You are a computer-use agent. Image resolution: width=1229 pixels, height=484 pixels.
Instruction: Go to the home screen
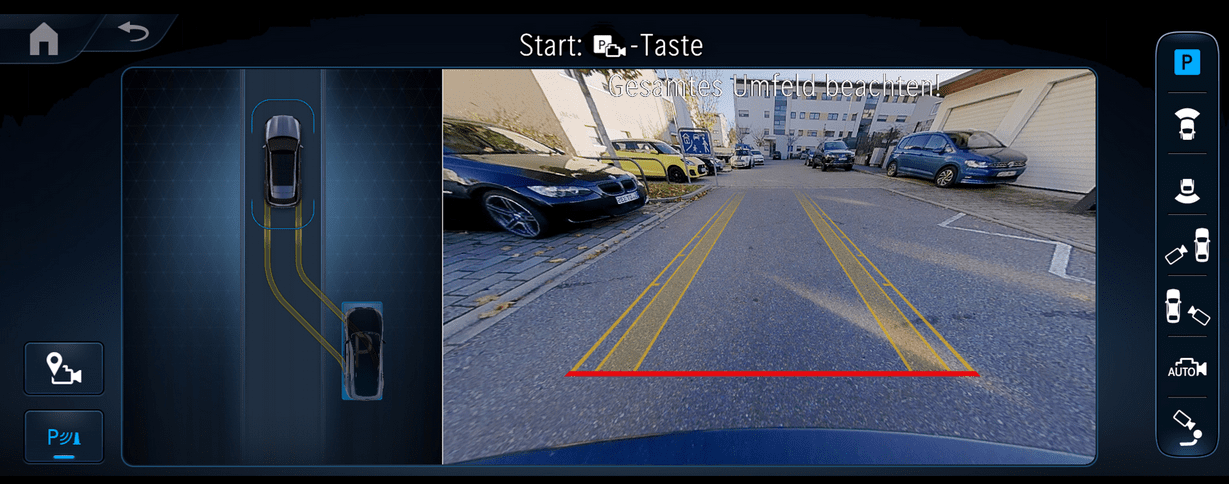coord(44,38)
